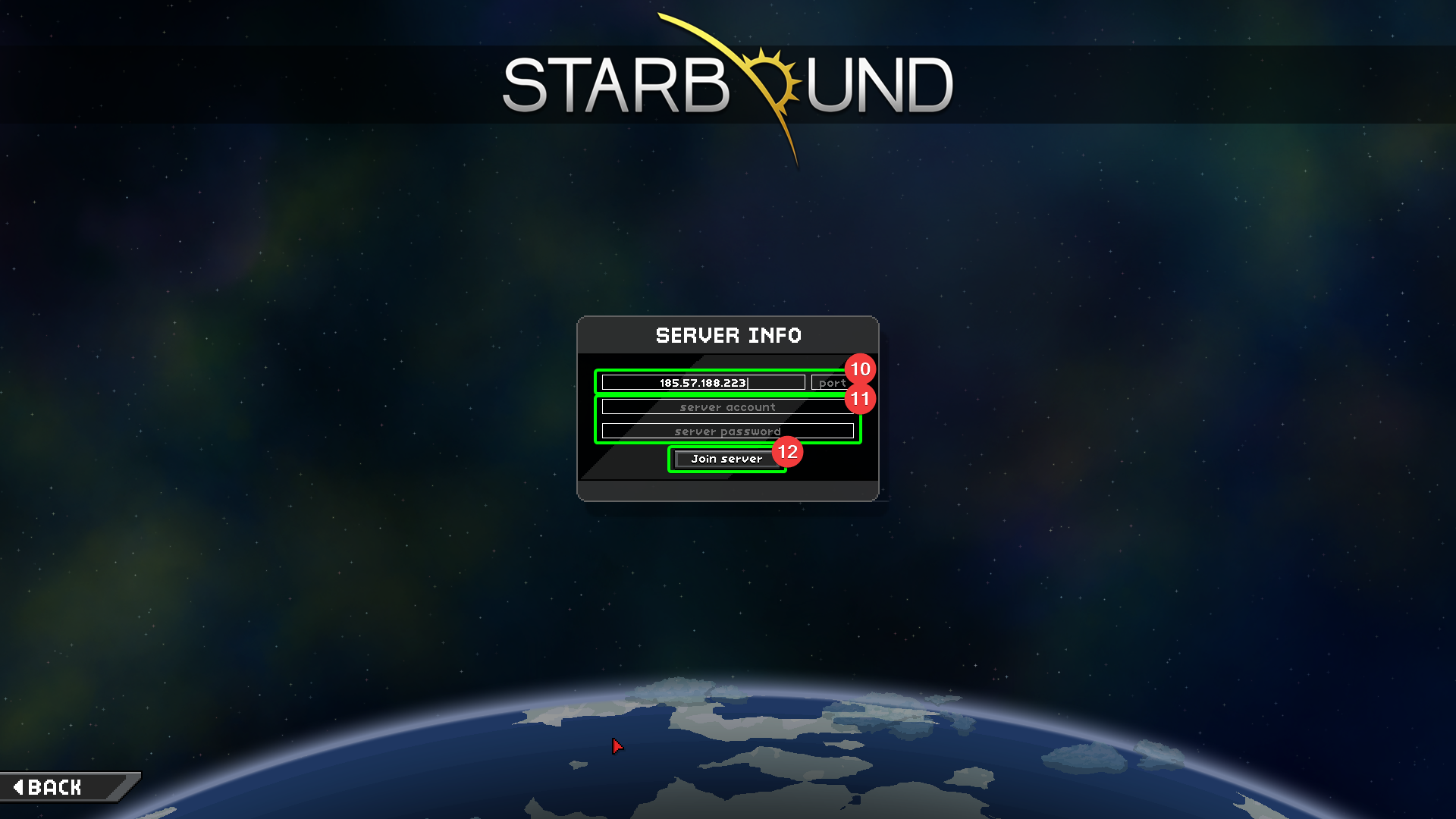Click the red badge labeled 12
The height and width of the screenshot is (819, 1456).
click(789, 452)
